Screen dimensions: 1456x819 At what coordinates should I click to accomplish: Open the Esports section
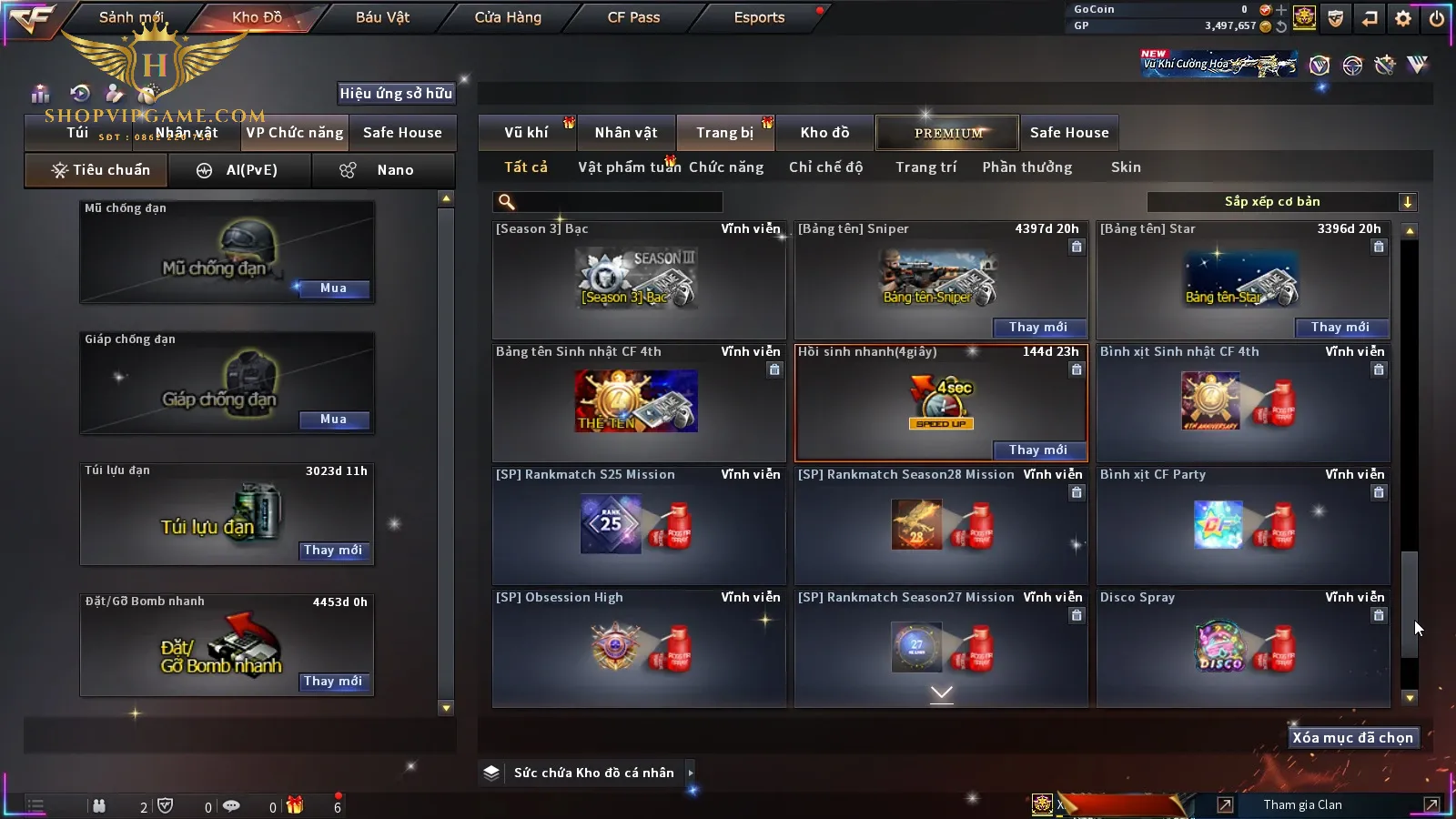(x=759, y=17)
